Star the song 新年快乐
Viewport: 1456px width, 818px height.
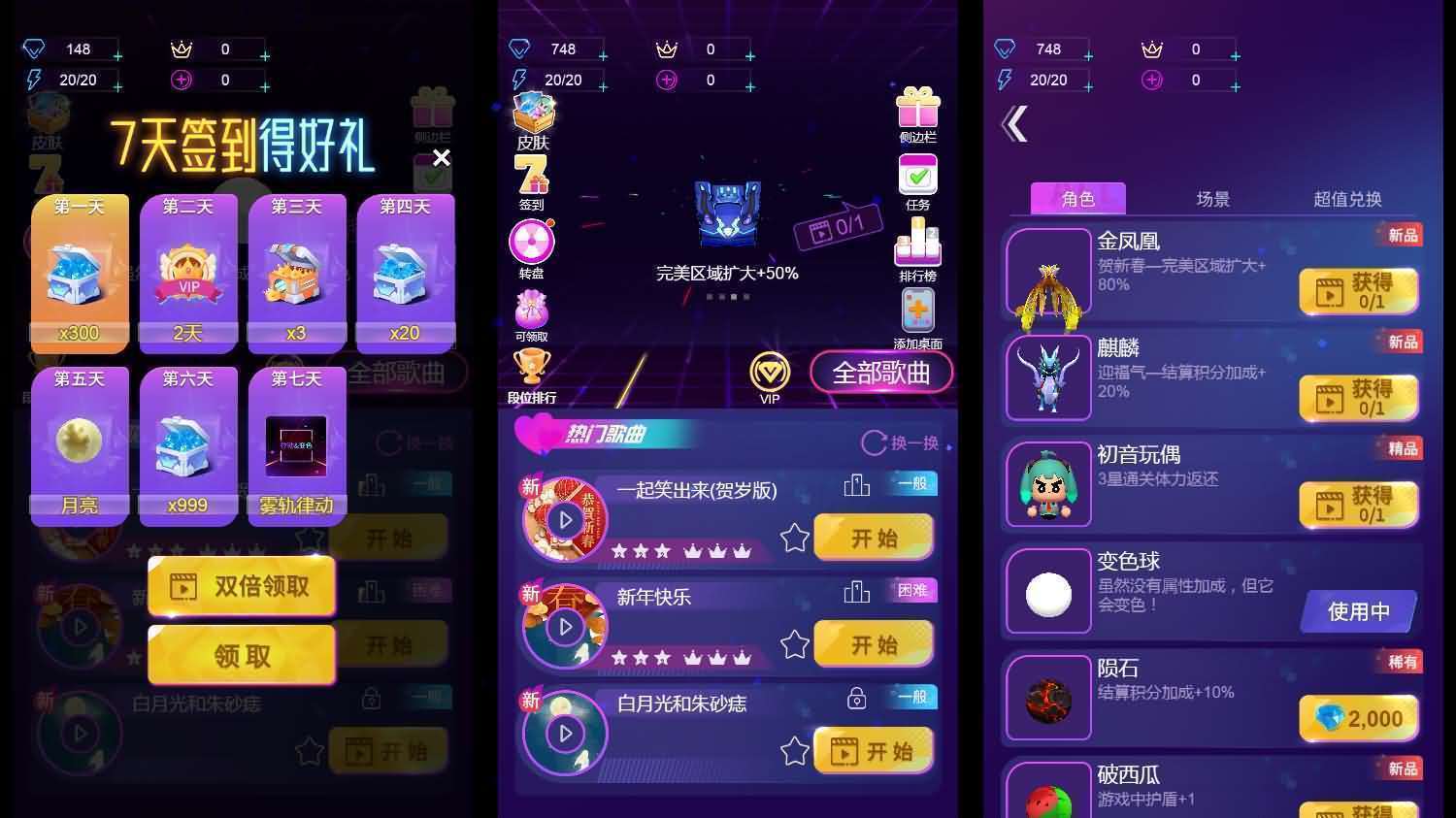click(x=794, y=643)
